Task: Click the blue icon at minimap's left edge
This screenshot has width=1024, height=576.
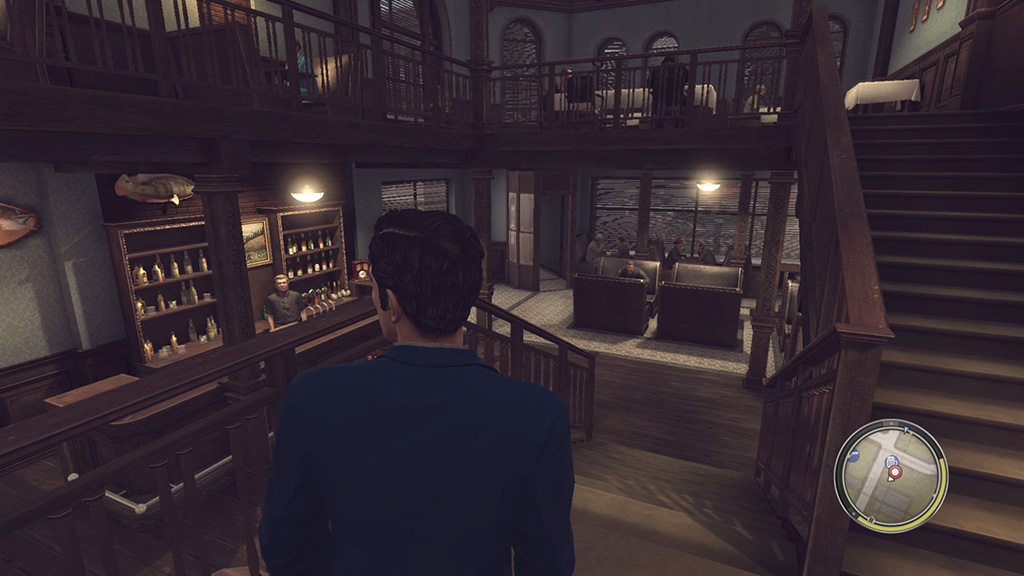Action: 854,455
